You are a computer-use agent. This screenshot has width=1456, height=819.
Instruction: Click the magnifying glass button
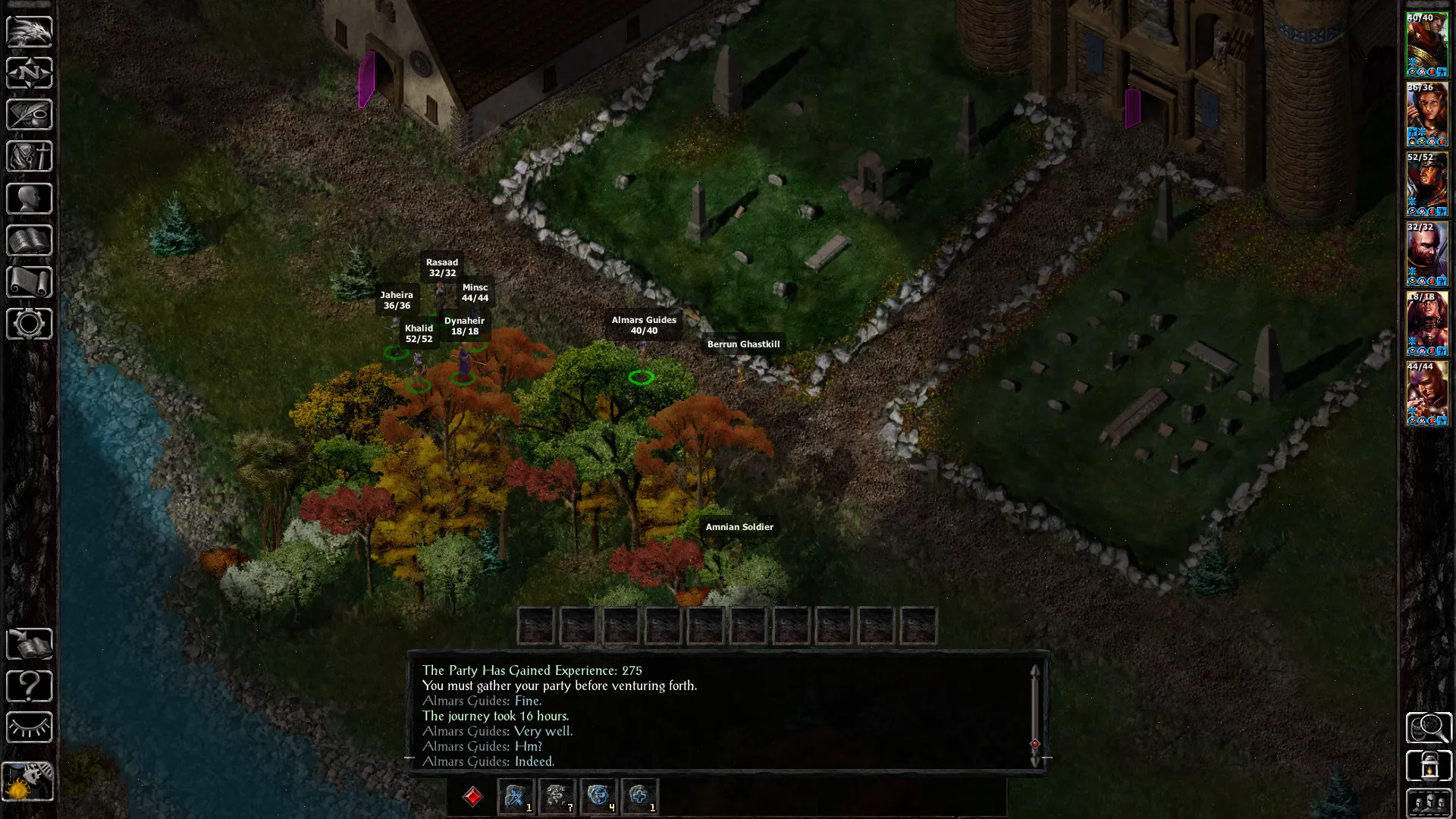coord(1429,728)
